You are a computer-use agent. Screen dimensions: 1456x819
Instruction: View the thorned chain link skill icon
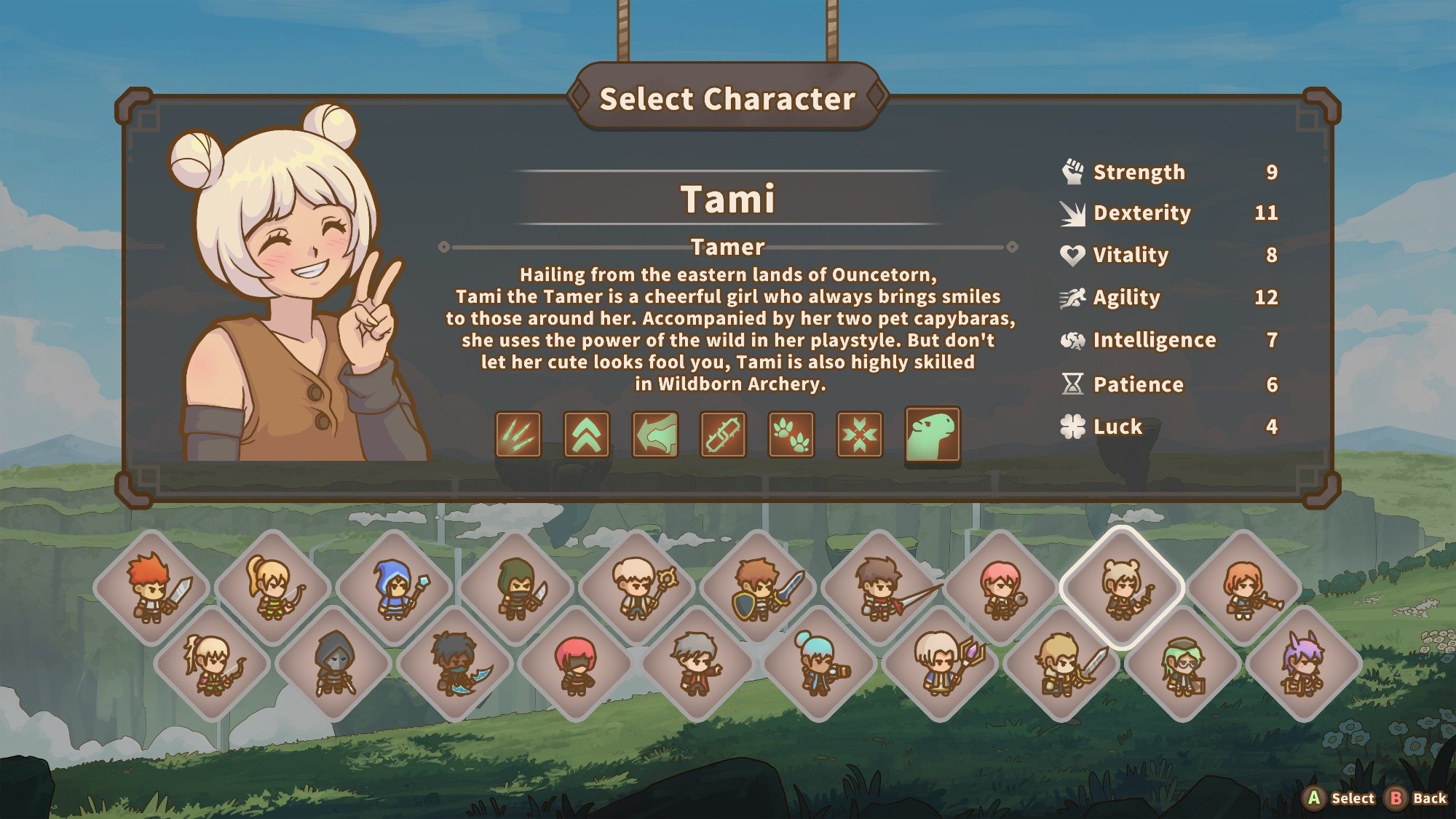coord(723,435)
